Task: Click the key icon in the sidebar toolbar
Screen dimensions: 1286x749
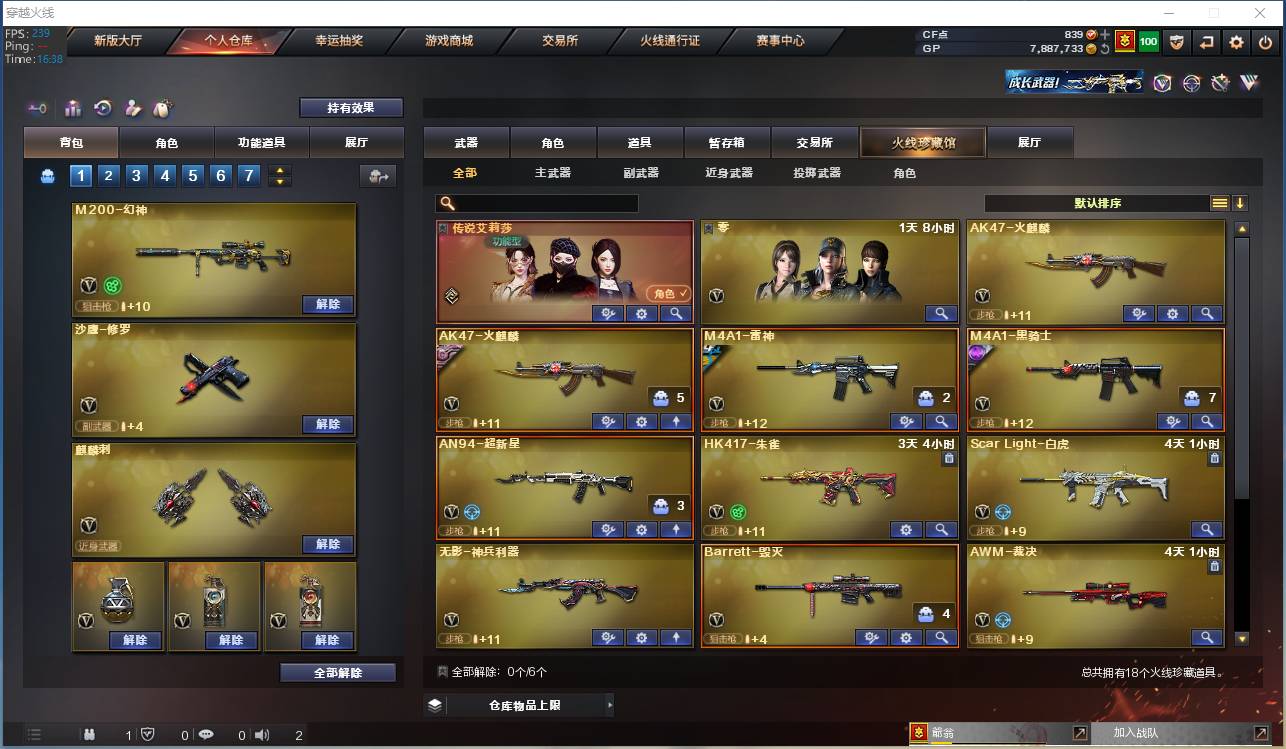Action: click(x=38, y=108)
